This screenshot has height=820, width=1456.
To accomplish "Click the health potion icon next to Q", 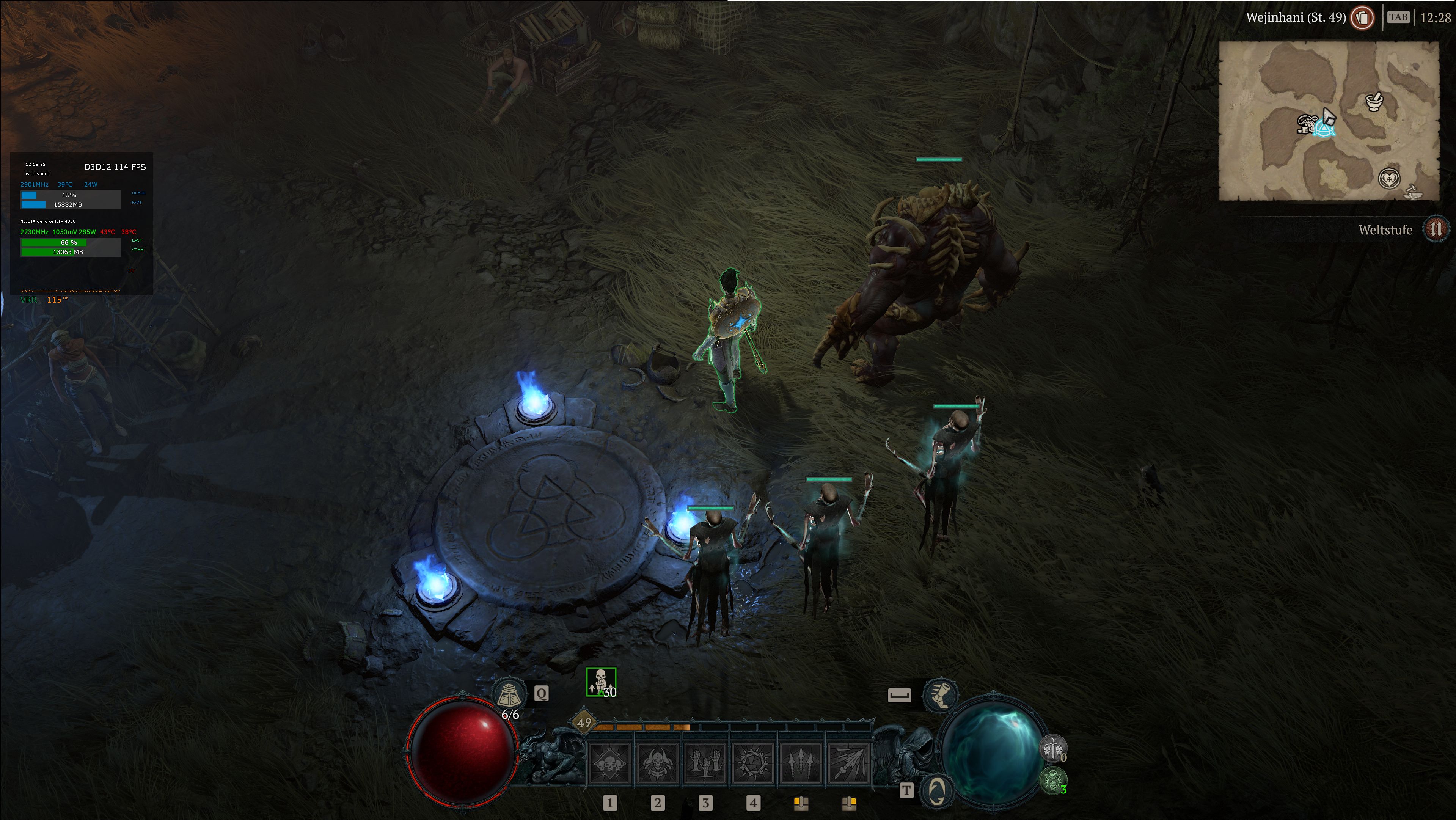I will tap(510, 693).
